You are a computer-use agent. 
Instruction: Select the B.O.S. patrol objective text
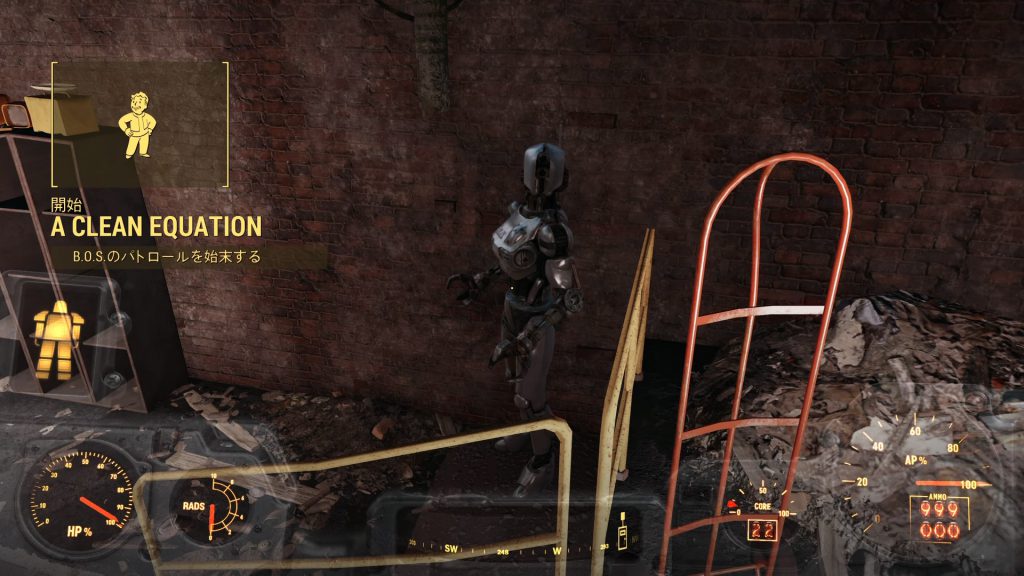[x=166, y=257]
